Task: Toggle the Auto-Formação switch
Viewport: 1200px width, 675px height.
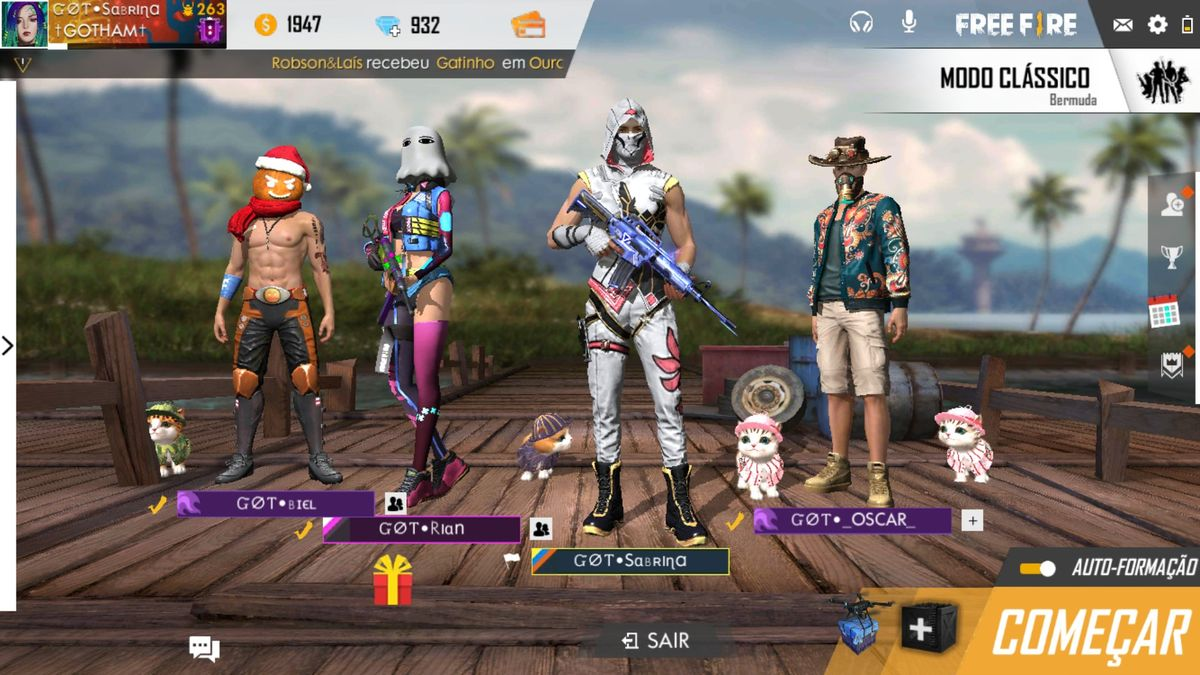Action: pyautogui.click(x=1038, y=568)
